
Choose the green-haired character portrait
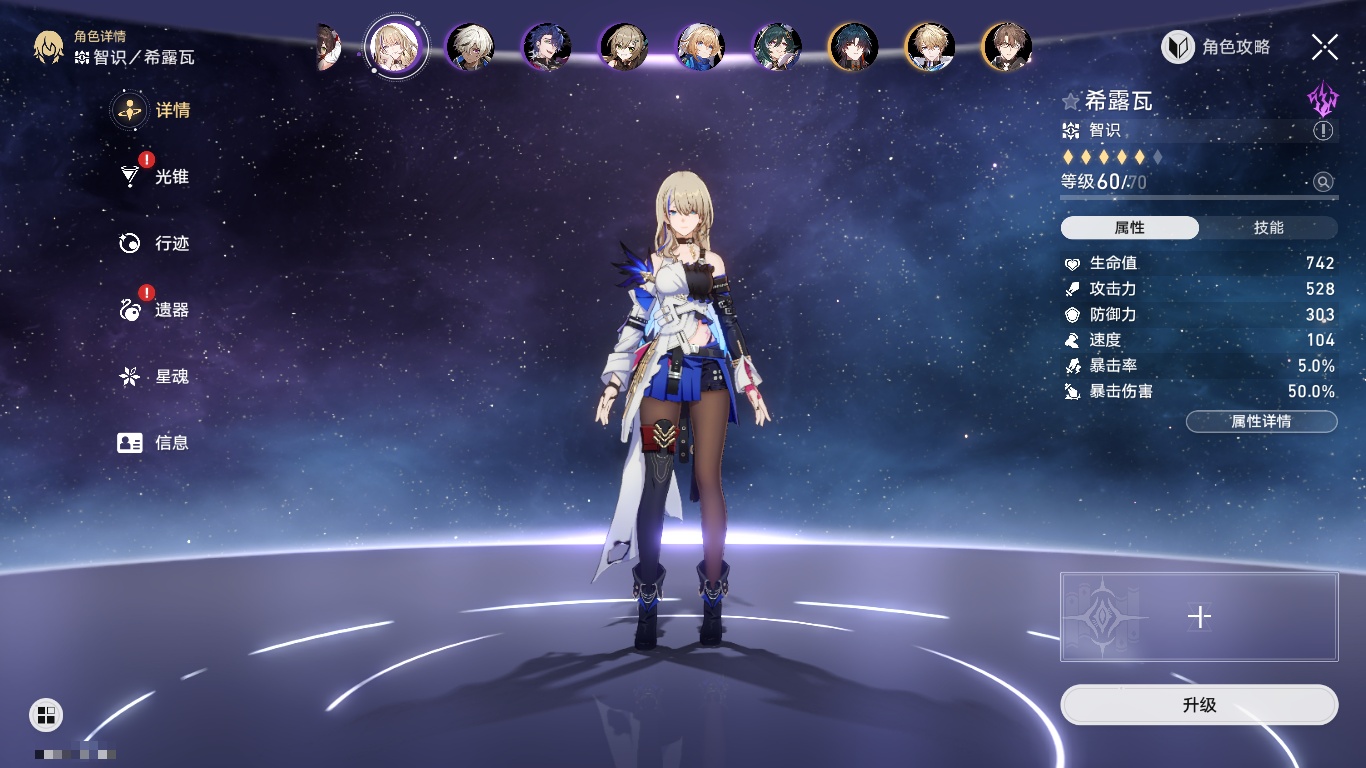(x=777, y=47)
